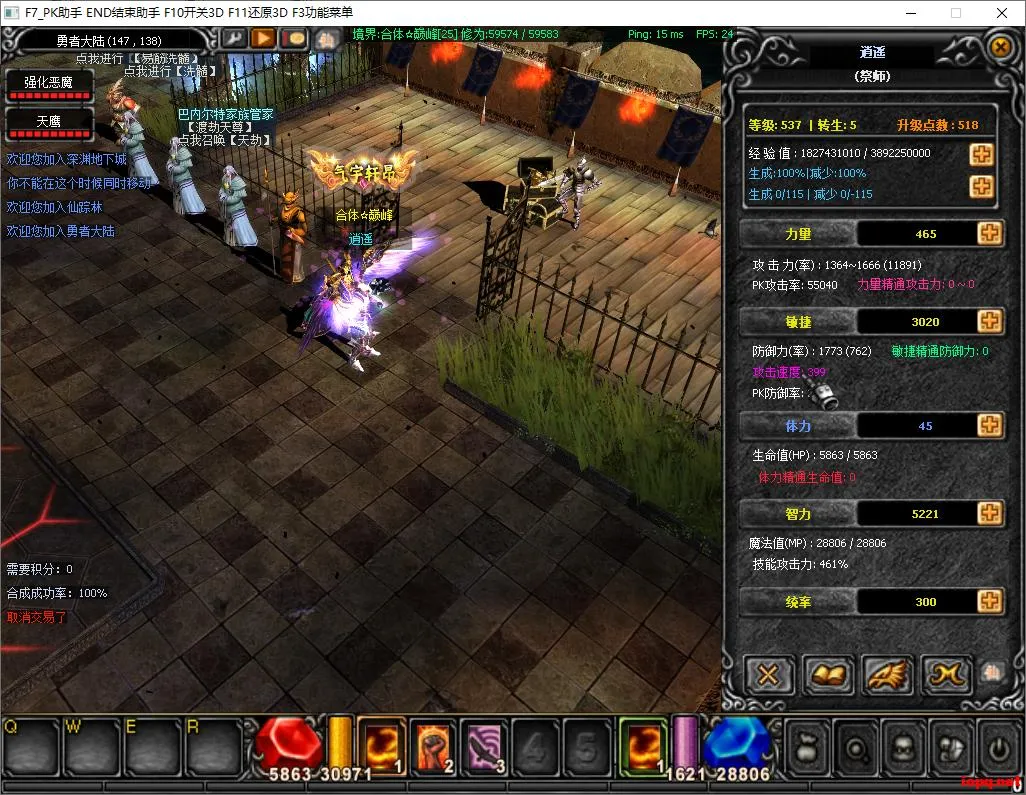This screenshot has height=795, width=1026.
Task: Add a point to 统率 (Command)
Action: click(989, 601)
